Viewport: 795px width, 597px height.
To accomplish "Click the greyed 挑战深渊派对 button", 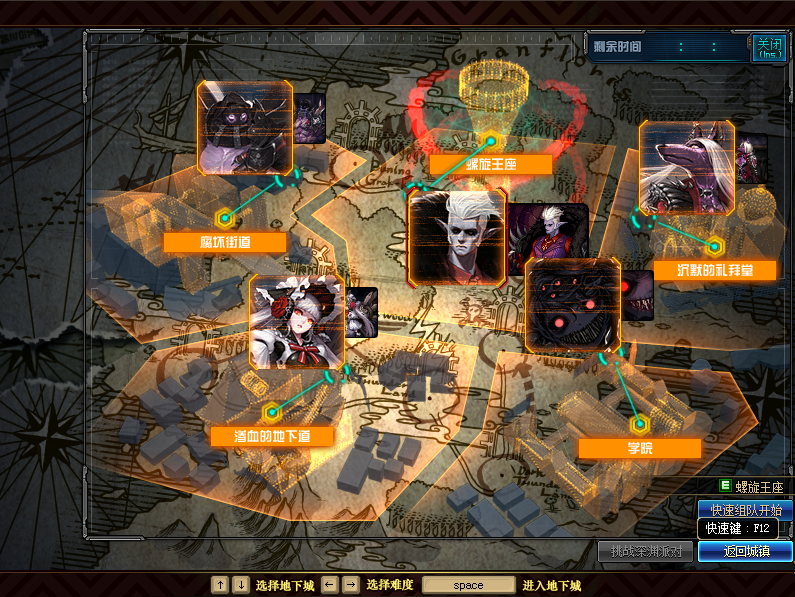I will coord(646,551).
